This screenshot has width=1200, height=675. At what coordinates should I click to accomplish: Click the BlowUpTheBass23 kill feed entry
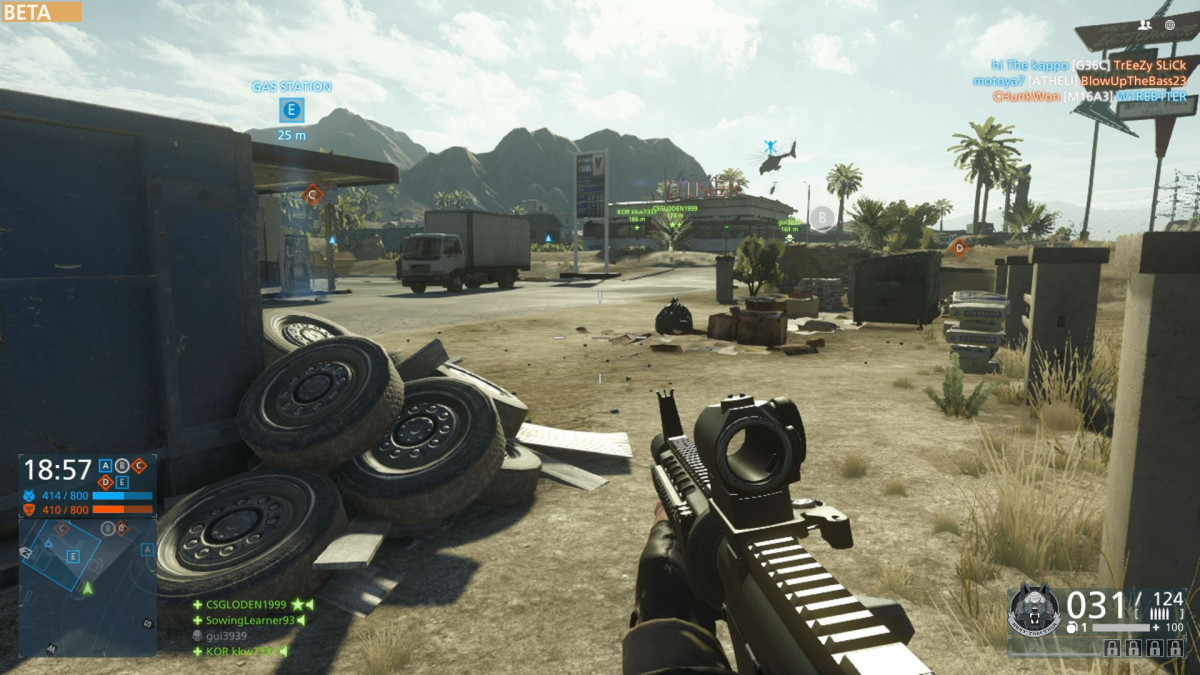click(1133, 81)
